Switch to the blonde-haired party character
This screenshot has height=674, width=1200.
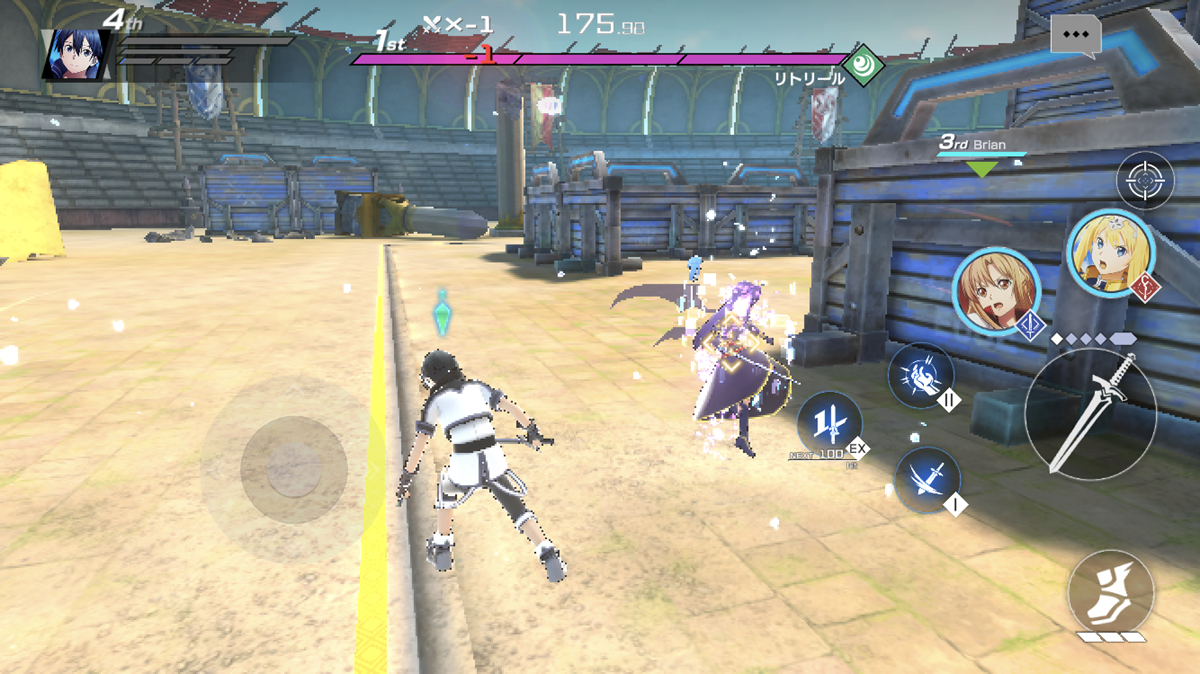click(x=1109, y=254)
